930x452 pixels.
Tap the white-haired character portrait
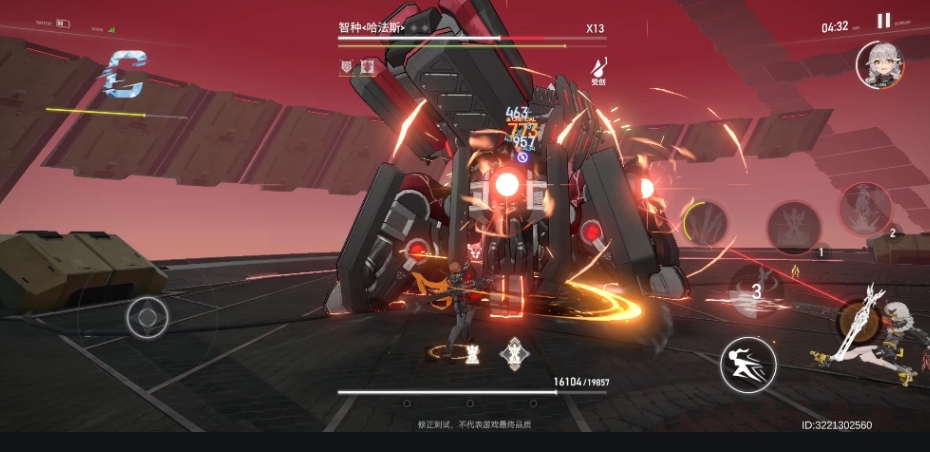tap(879, 65)
